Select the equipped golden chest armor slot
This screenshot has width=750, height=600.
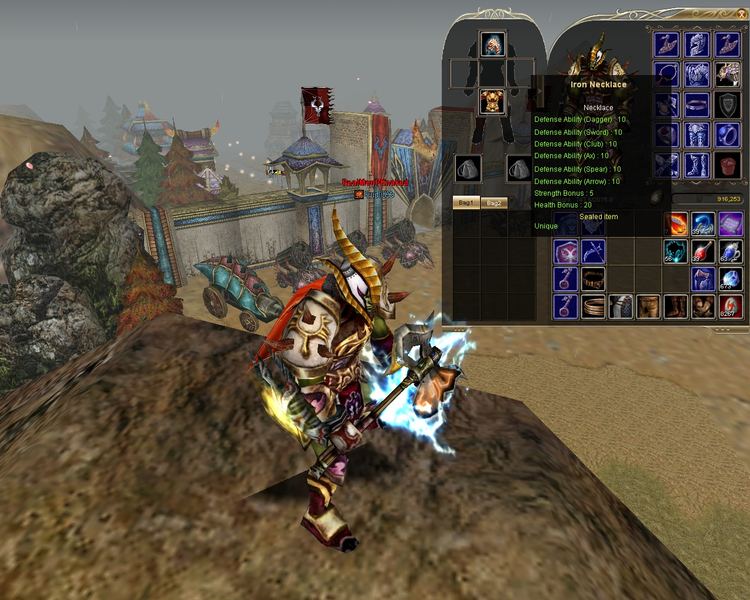point(491,101)
